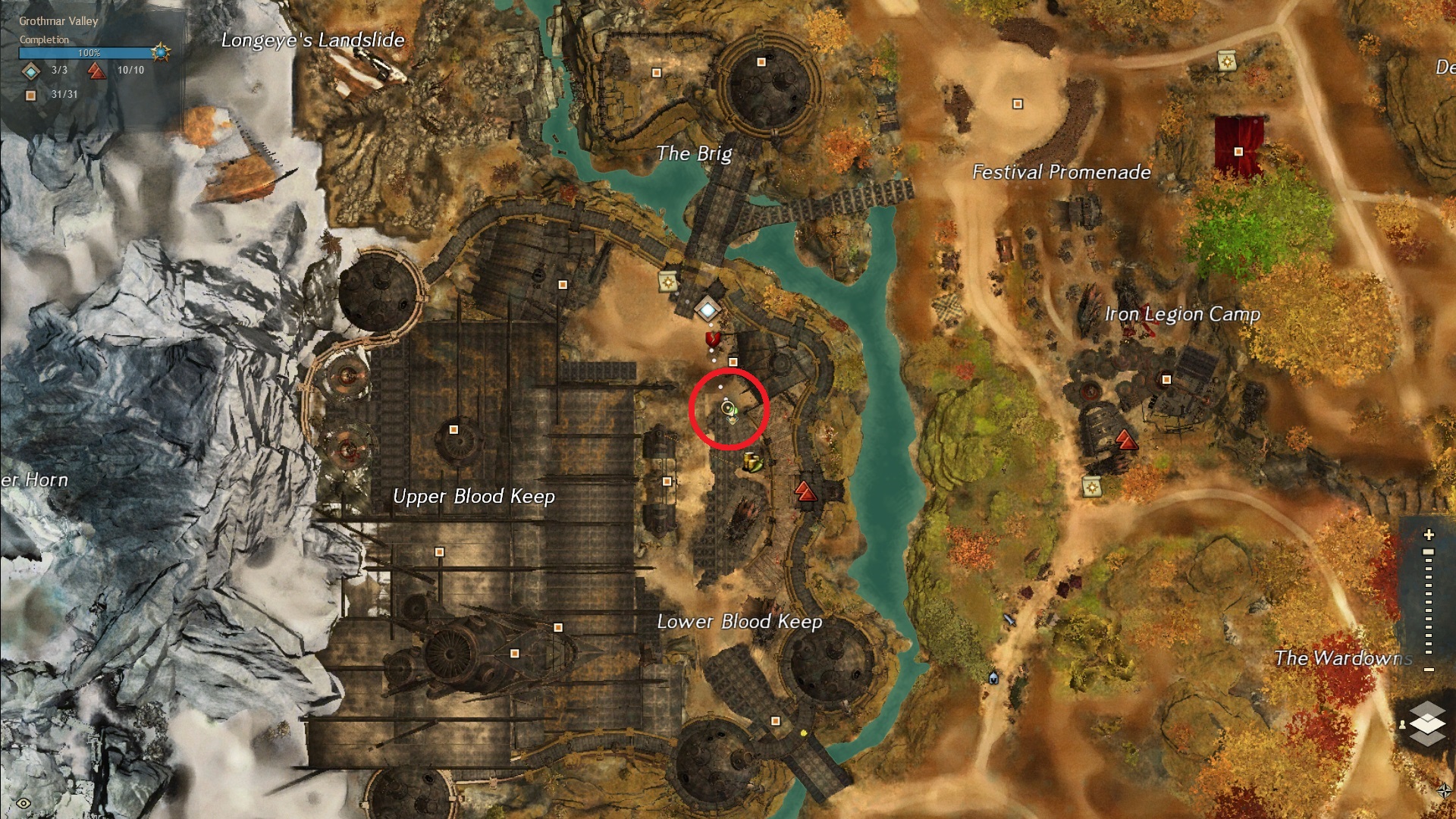The height and width of the screenshot is (819, 1456).
Task: Click the scout scroll north of Festival Promenade
Action: (1226, 61)
